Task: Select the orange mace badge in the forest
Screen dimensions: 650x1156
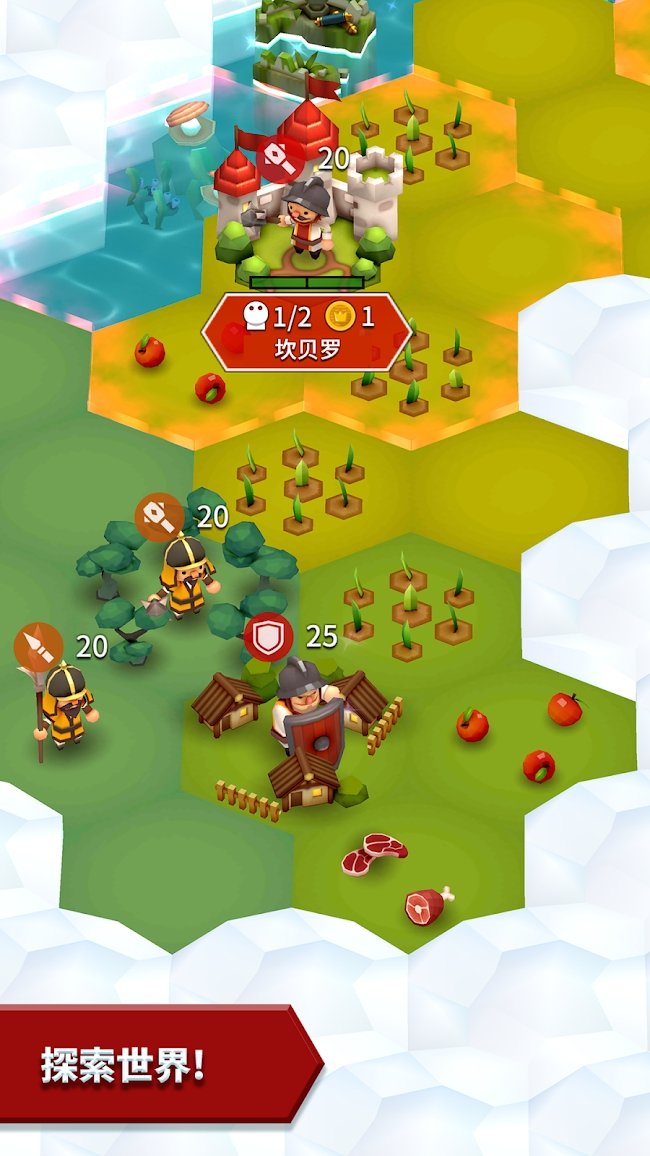Action: tap(160, 518)
